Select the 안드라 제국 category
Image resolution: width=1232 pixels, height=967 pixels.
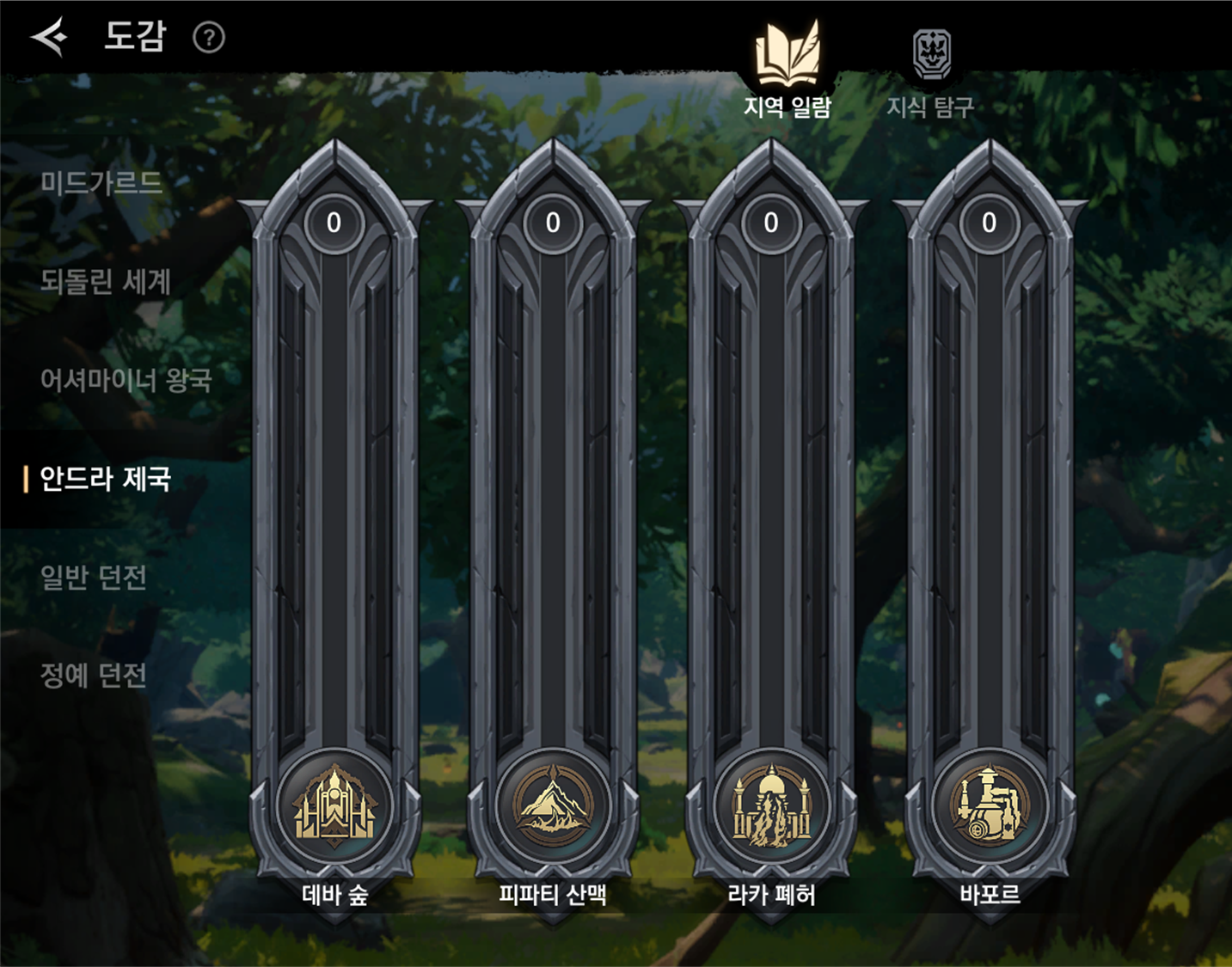click(x=106, y=479)
